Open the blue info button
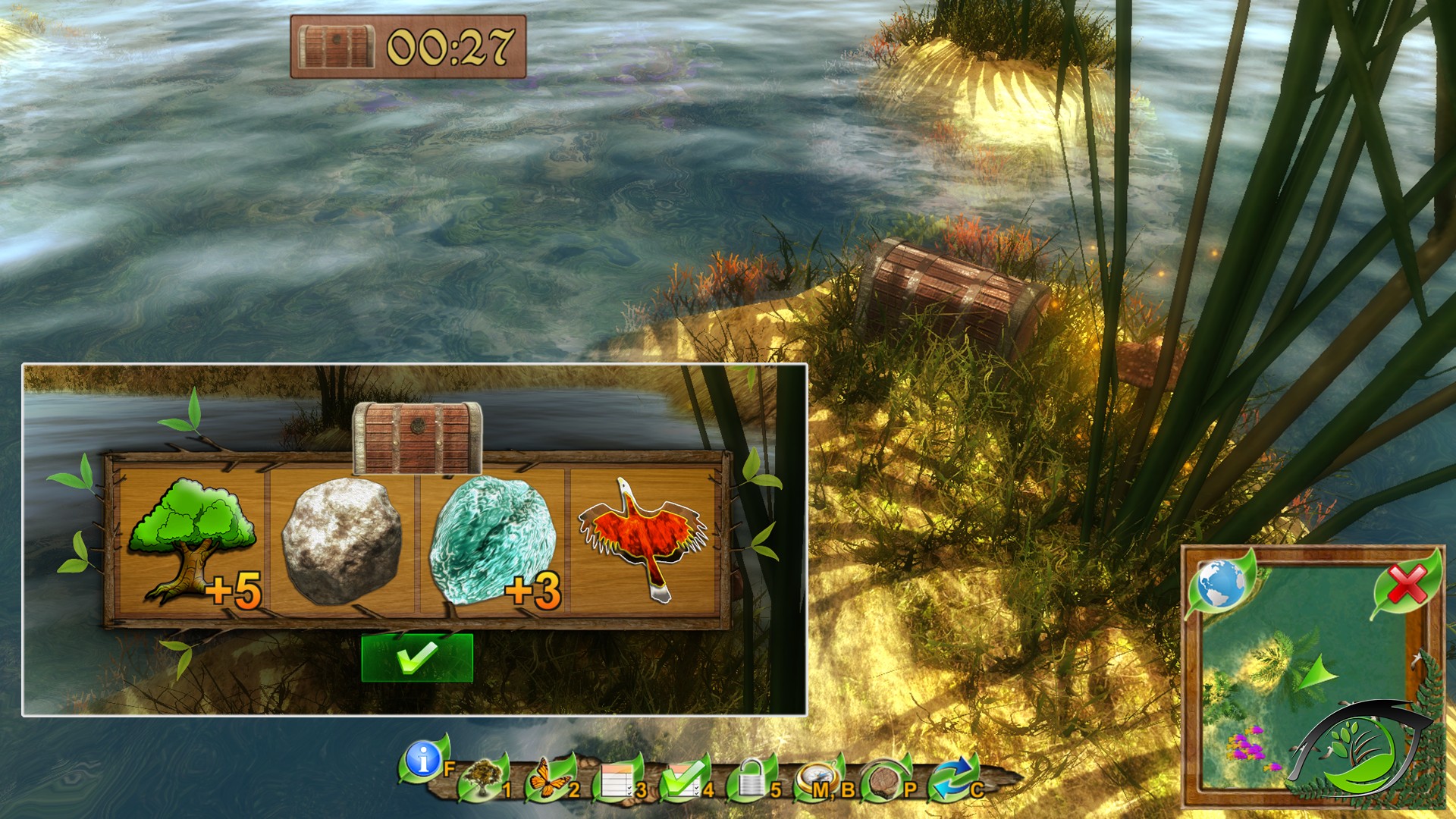This screenshot has width=1456, height=819. pos(423,758)
